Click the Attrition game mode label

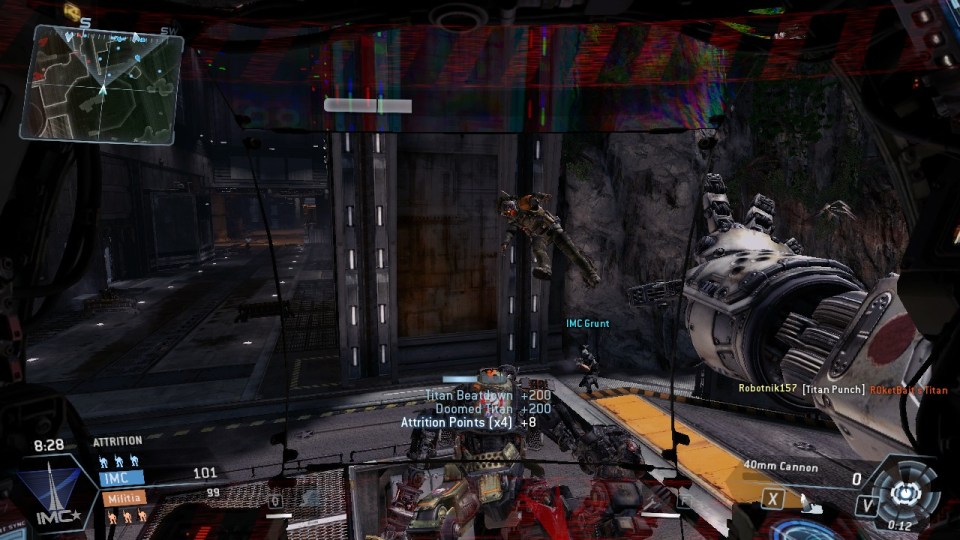click(x=118, y=441)
